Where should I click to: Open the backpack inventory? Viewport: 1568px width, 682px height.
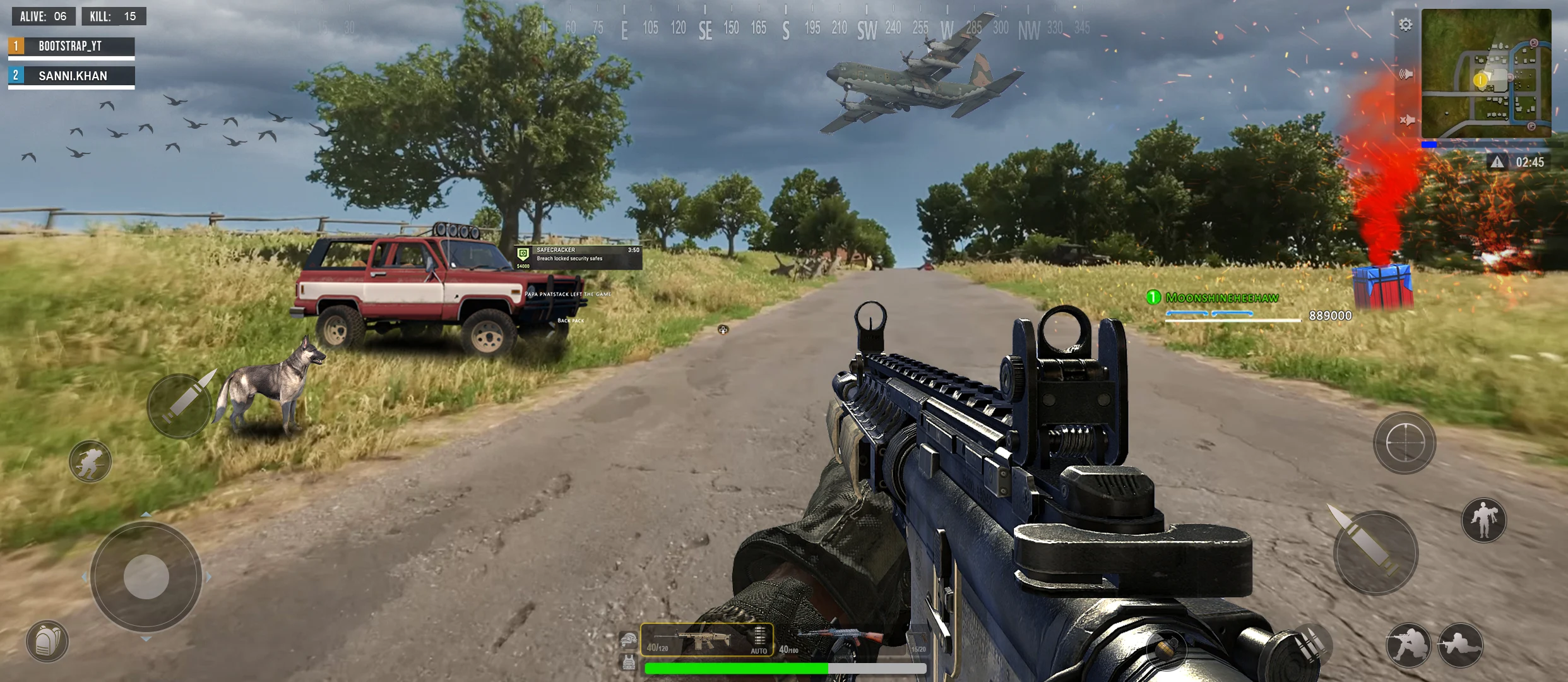[47, 642]
